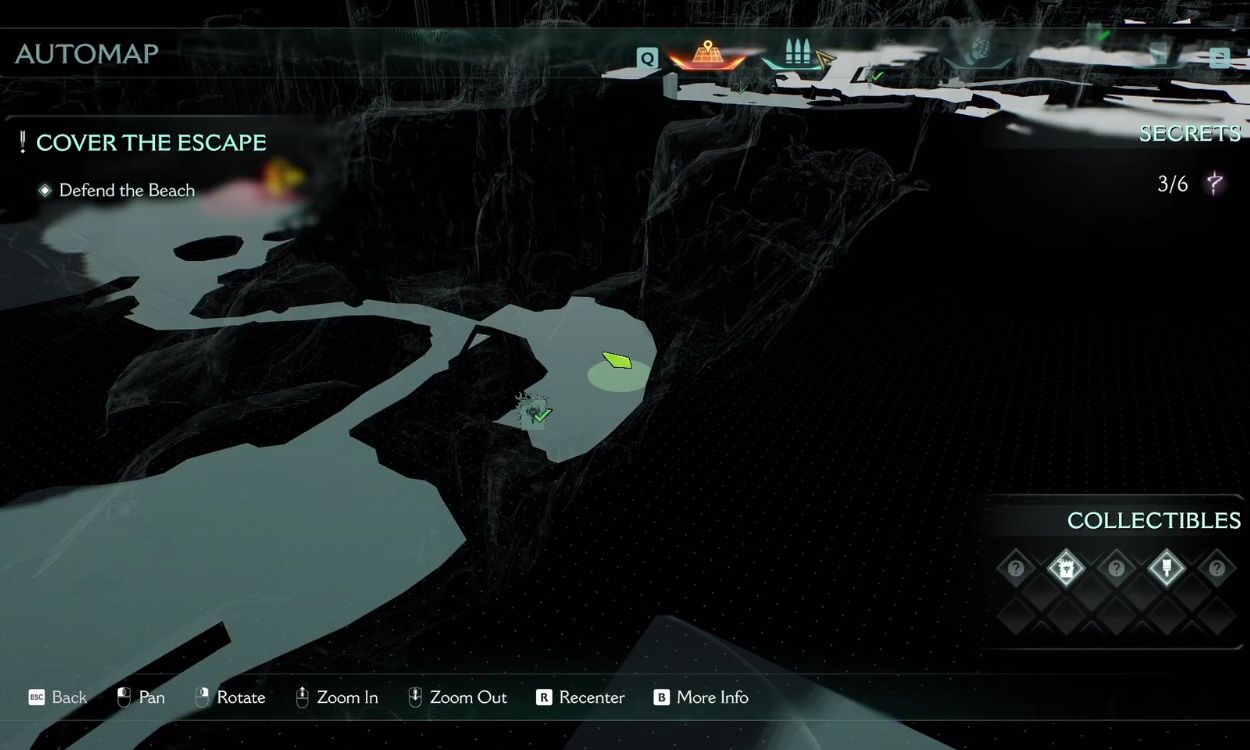The height and width of the screenshot is (750, 1250).
Task: Select the green checkmark map marker
Action: (x=540, y=415)
